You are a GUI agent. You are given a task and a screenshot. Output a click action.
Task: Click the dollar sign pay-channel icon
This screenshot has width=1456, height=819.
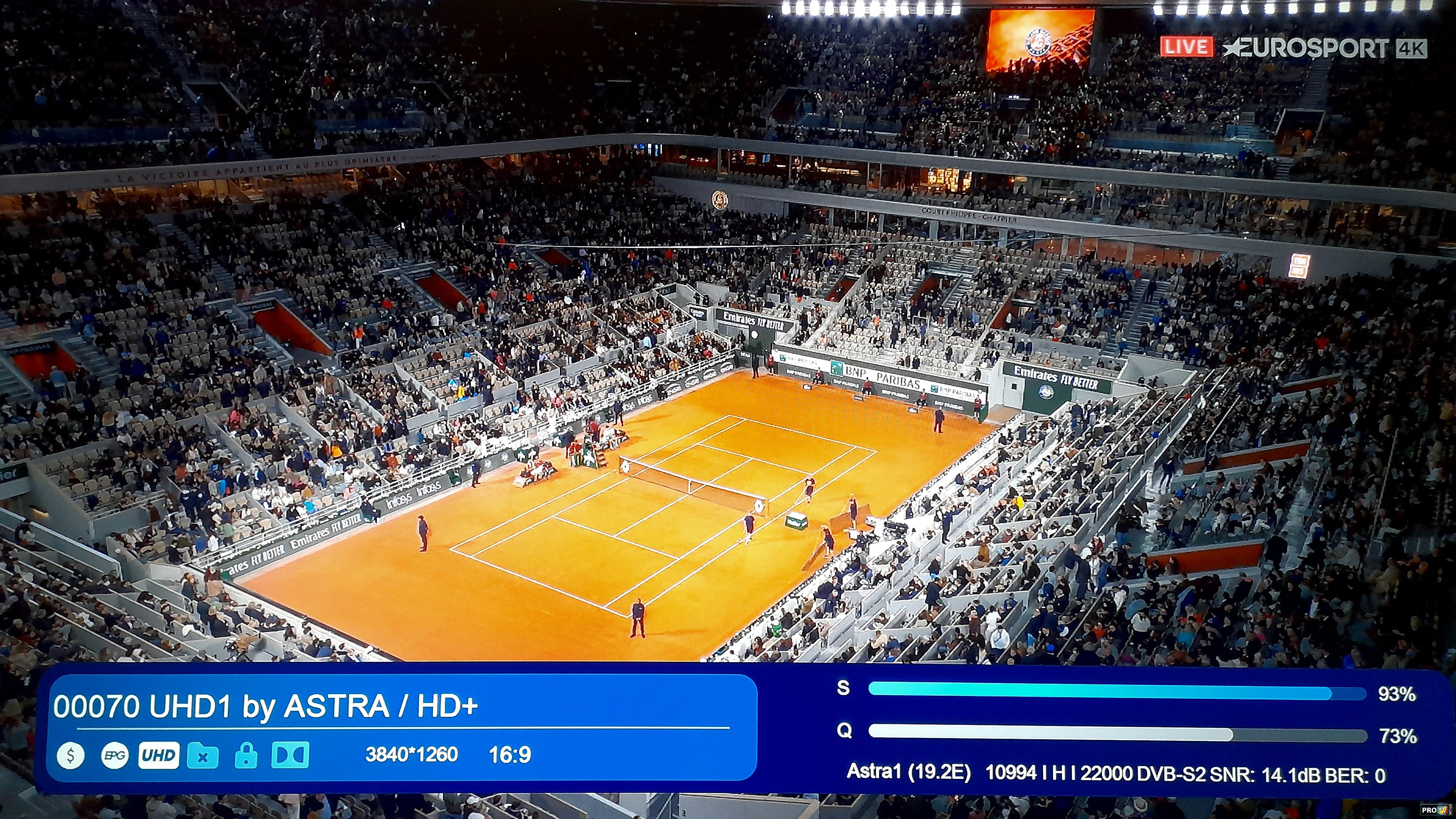pyautogui.click(x=71, y=755)
